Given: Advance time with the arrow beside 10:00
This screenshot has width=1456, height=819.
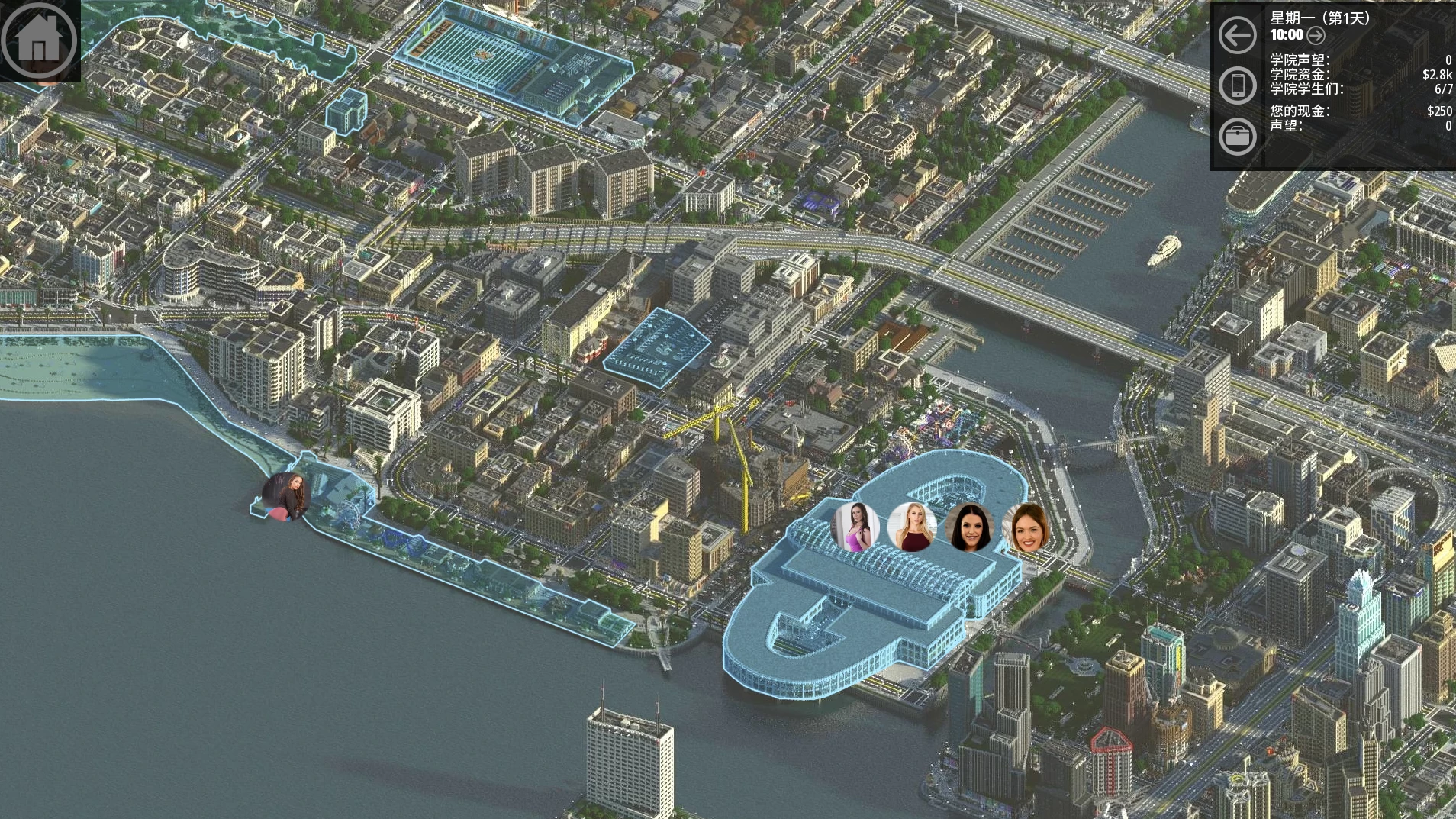Looking at the screenshot, I should coord(1316,35).
